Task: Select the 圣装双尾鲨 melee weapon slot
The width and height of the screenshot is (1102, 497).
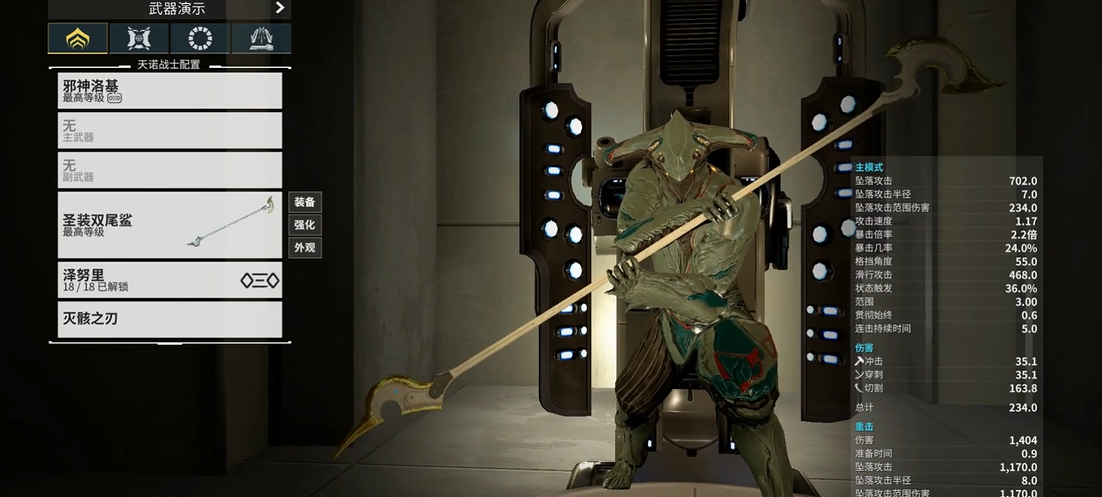Action: click(x=169, y=225)
